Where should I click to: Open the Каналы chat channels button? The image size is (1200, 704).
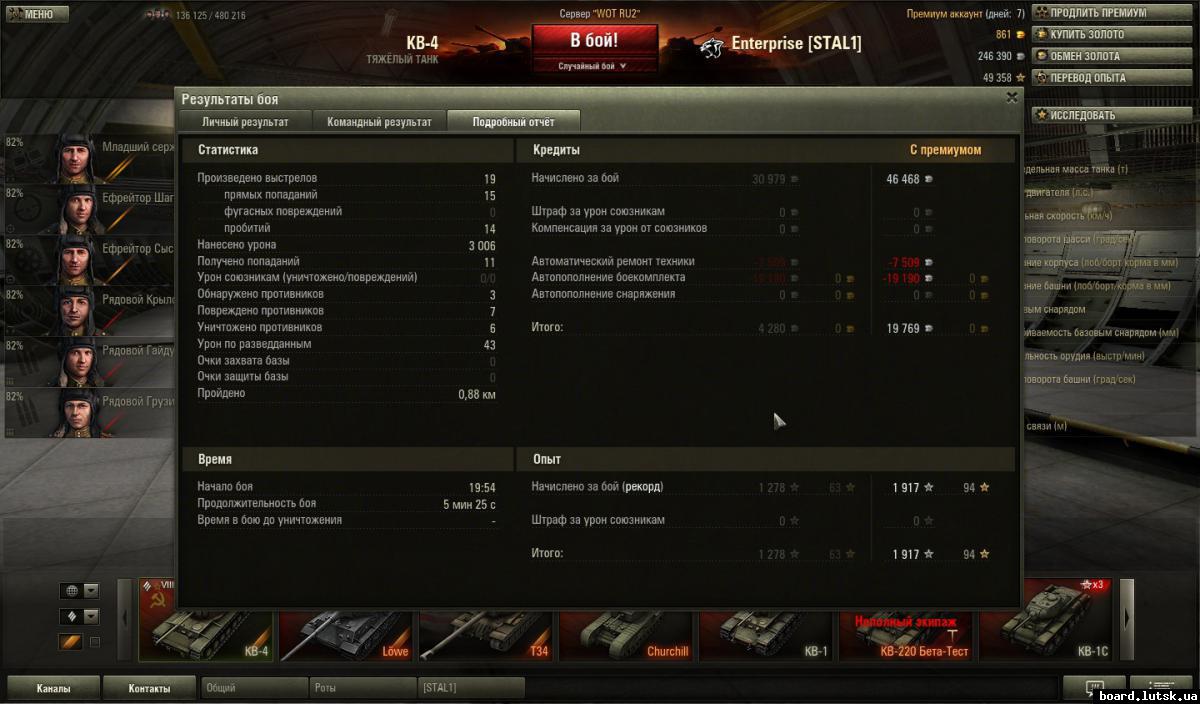coord(53,688)
